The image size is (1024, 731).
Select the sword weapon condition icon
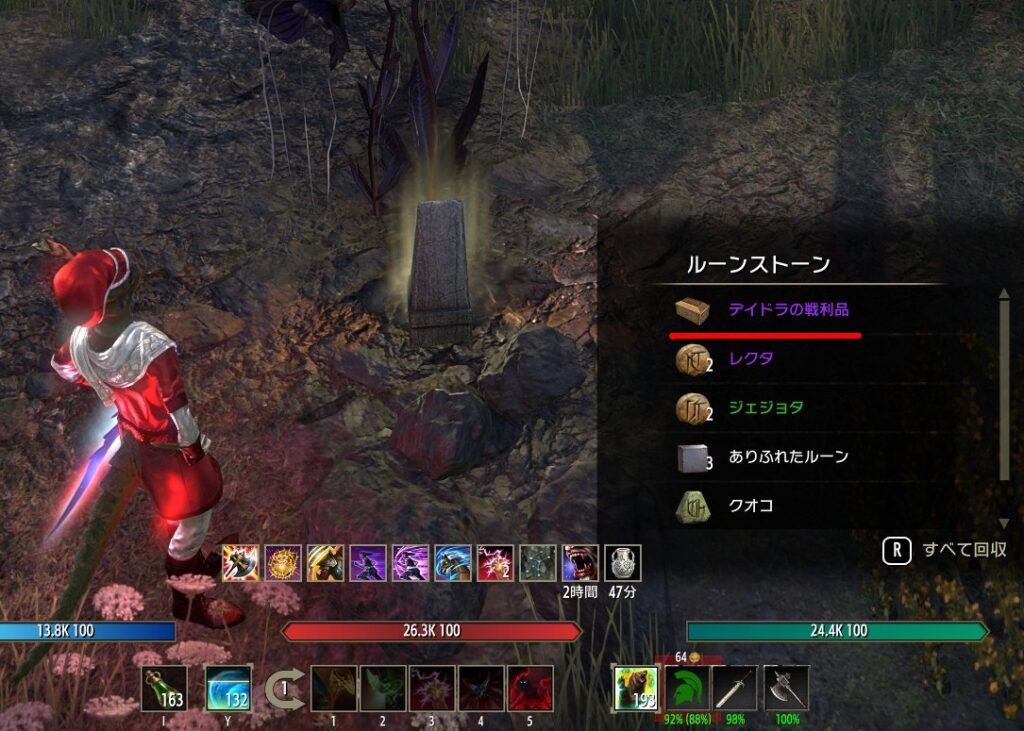pyautogui.click(x=735, y=688)
